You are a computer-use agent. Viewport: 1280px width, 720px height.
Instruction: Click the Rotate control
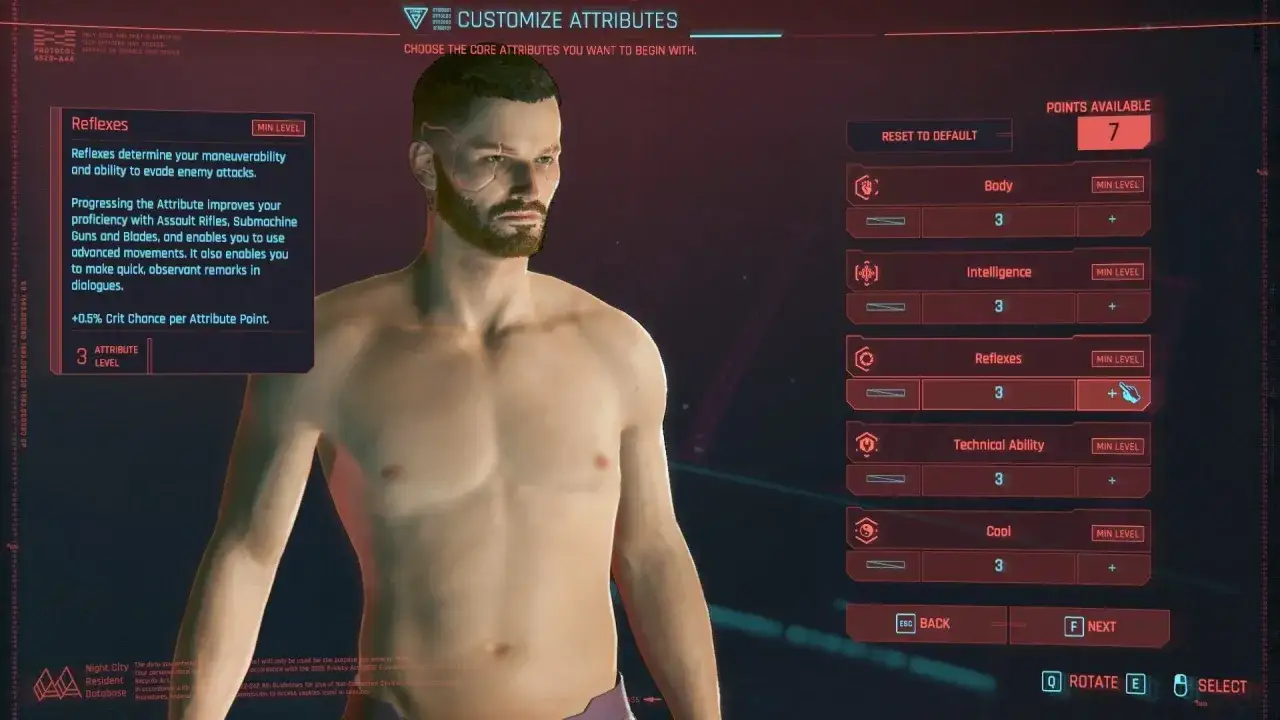click(1093, 683)
